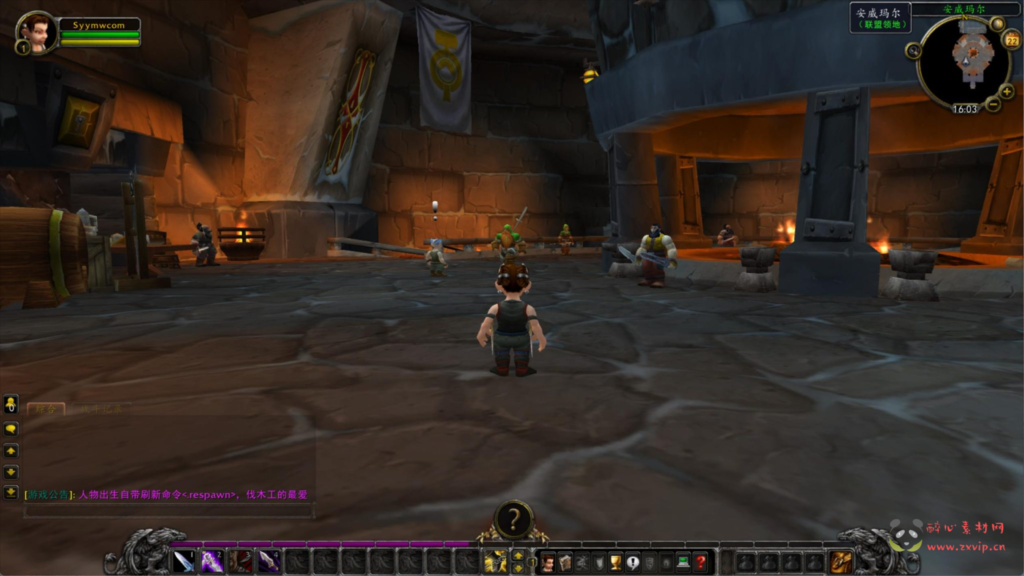Image resolution: width=1024 pixels, height=576 pixels.
Task: Jump chat to the bottom
Action: coord(11,492)
